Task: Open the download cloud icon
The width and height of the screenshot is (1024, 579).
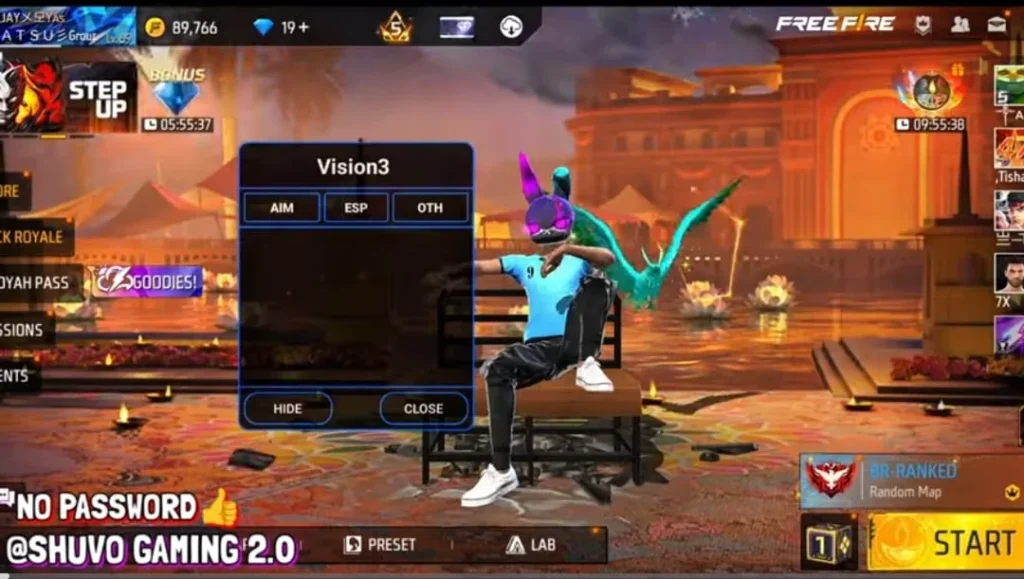Action: point(511,27)
